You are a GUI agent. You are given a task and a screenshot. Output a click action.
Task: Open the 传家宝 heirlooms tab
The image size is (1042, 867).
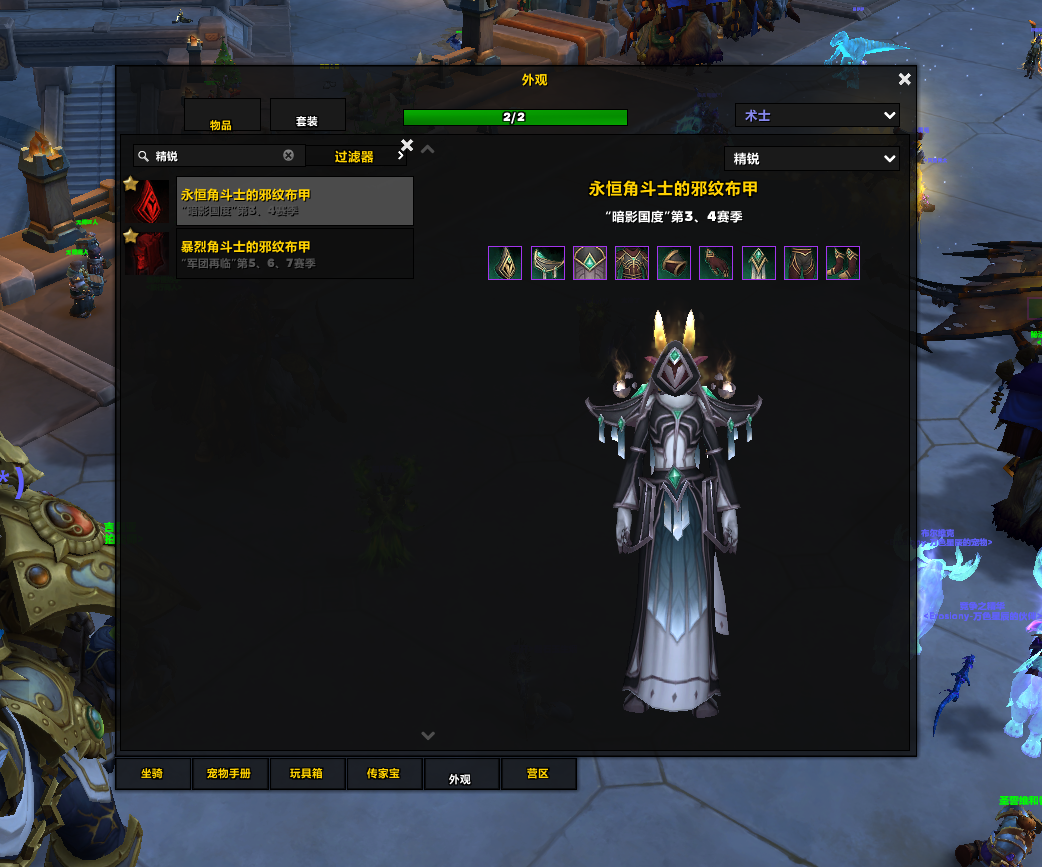[x=383, y=774]
